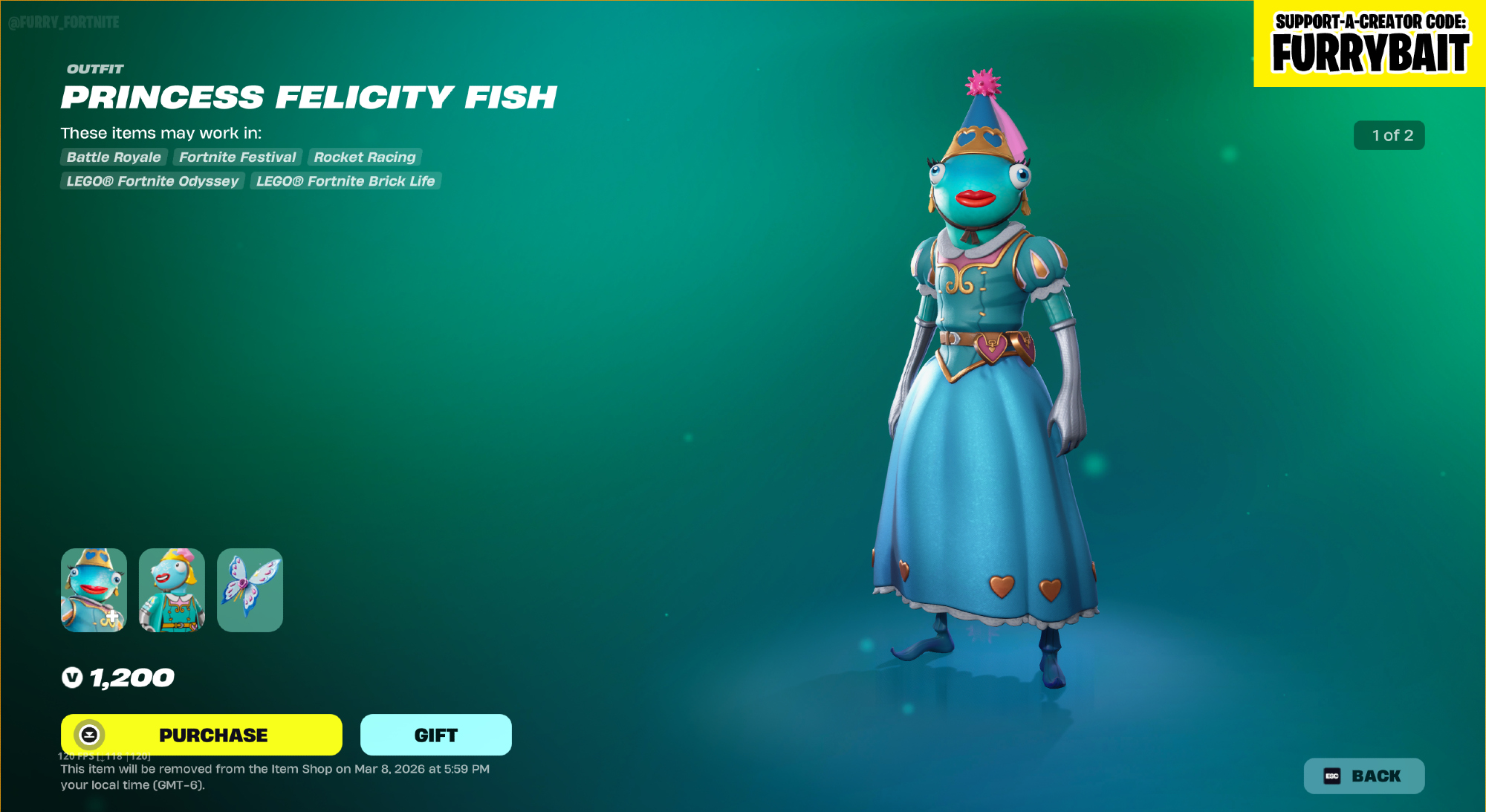Click the Battle Royale mode tag
This screenshot has width=1486, height=812.
coord(114,157)
